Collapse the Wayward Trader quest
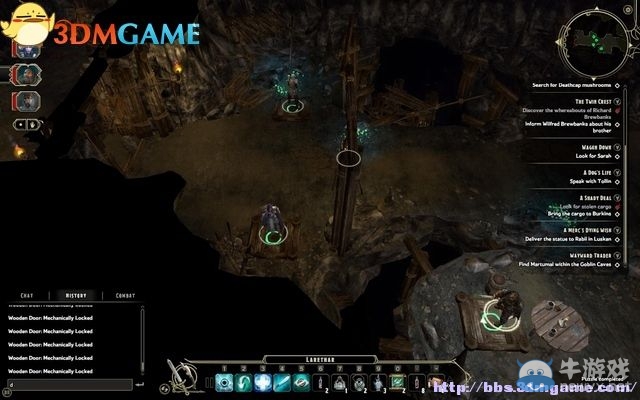This screenshot has height=400, width=640. coord(618,254)
